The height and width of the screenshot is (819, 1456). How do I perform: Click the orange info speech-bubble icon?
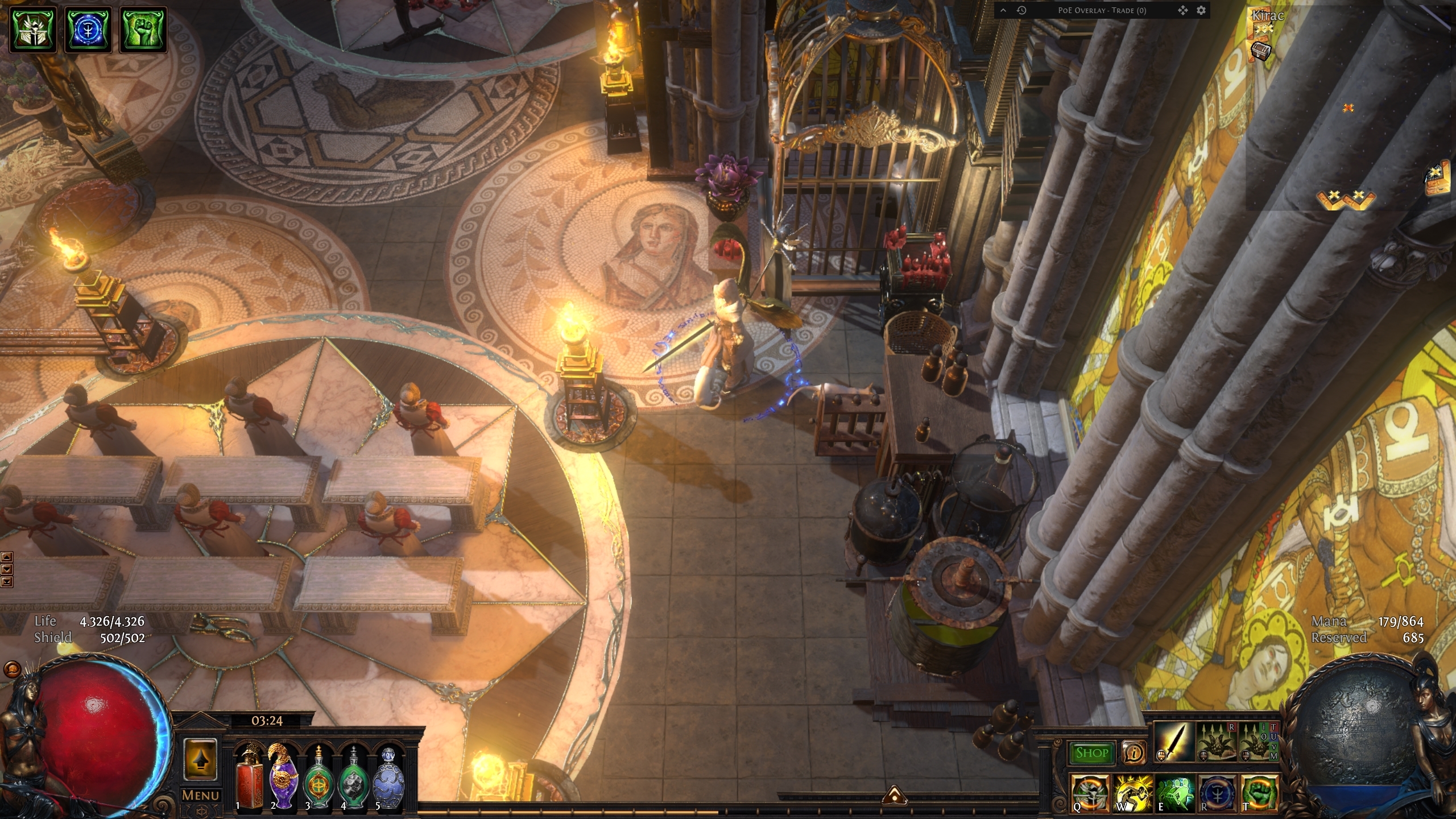(1134, 753)
